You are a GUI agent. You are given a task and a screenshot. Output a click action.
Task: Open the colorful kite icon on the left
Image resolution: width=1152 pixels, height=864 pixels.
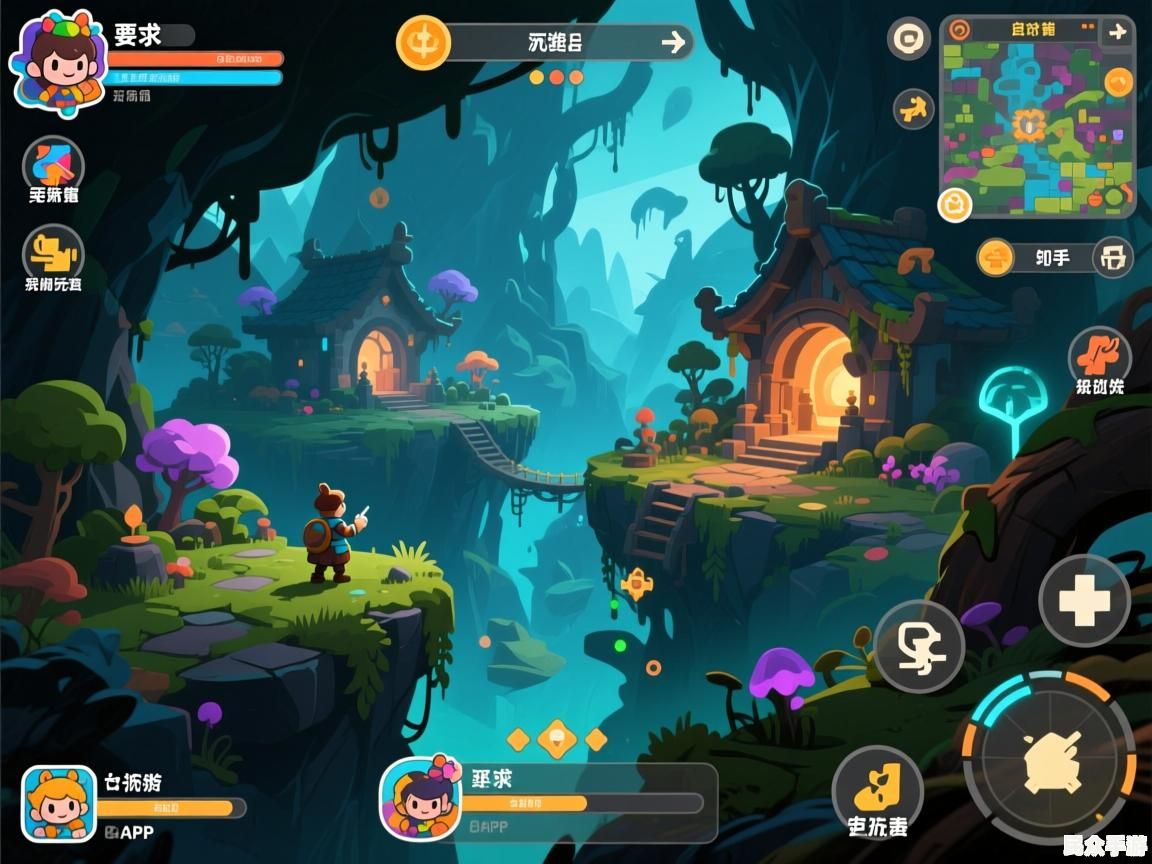pos(53,163)
